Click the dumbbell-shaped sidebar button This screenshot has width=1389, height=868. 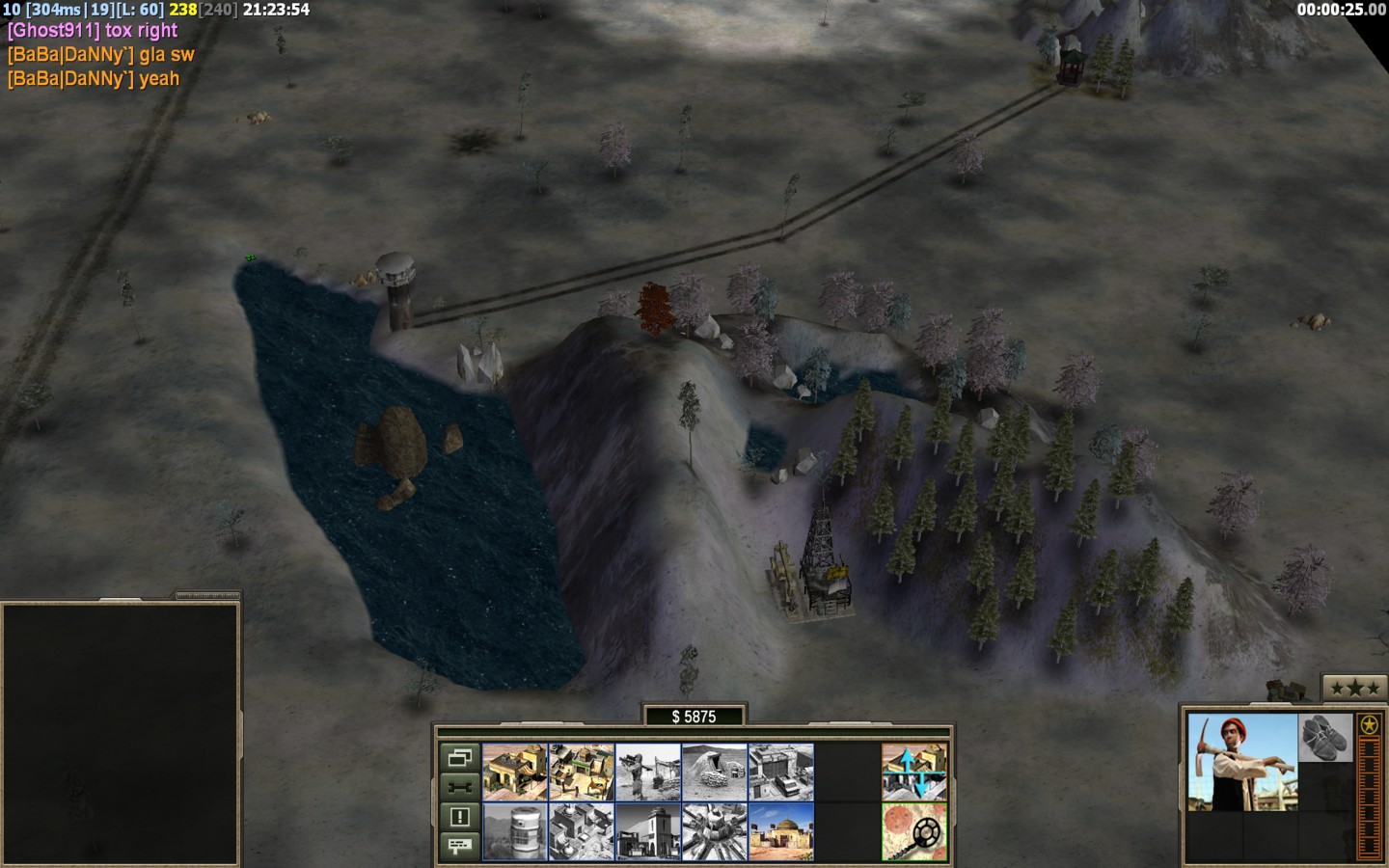[x=459, y=787]
